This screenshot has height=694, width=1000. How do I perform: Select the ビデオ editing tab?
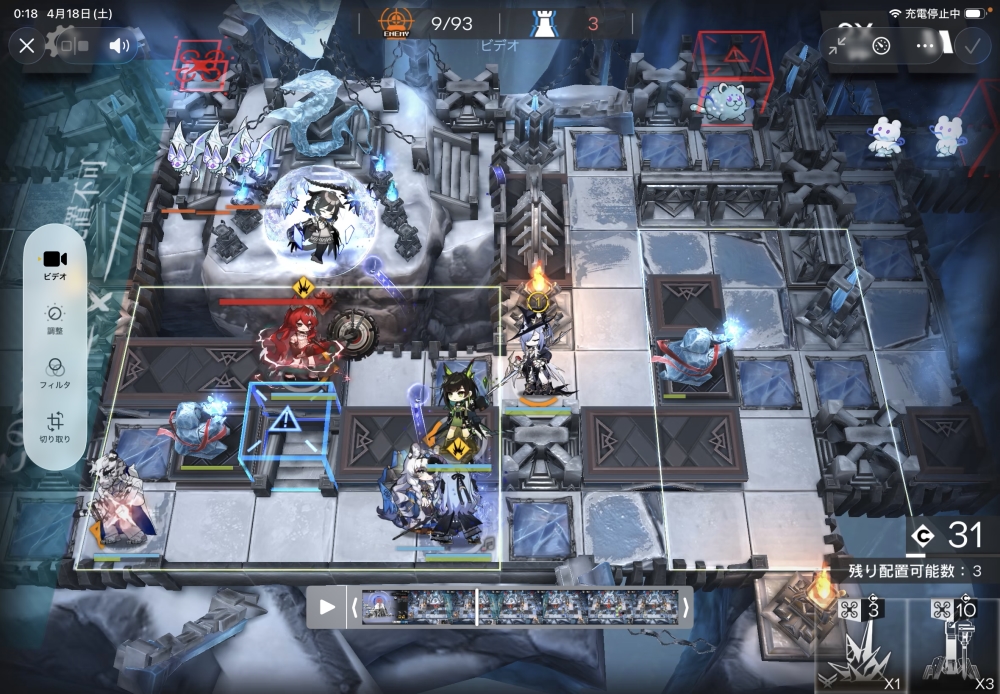pos(55,265)
